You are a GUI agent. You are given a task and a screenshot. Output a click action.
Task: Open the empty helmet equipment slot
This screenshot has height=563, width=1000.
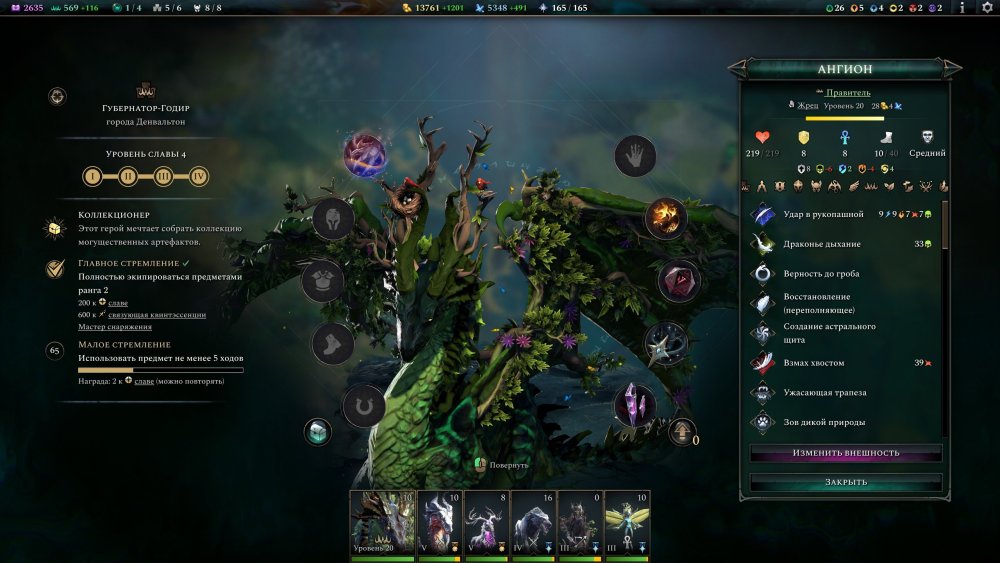333,218
